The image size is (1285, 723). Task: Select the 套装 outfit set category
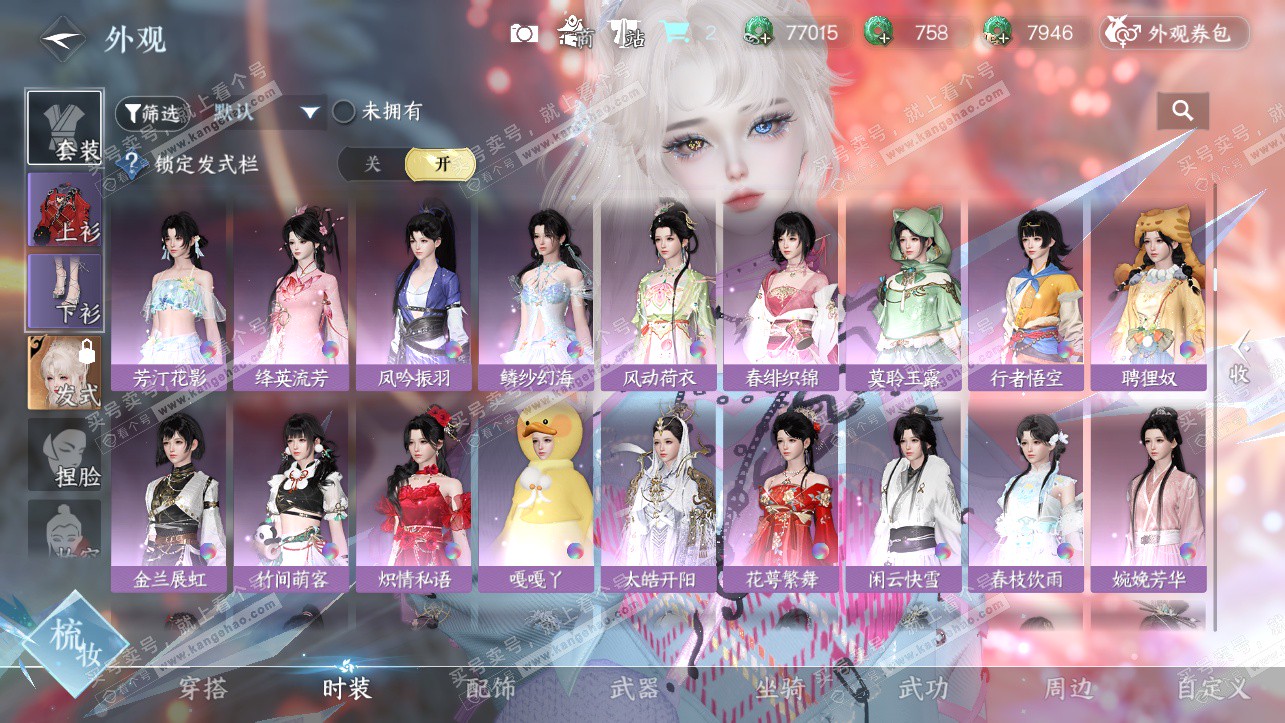coord(65,128)
